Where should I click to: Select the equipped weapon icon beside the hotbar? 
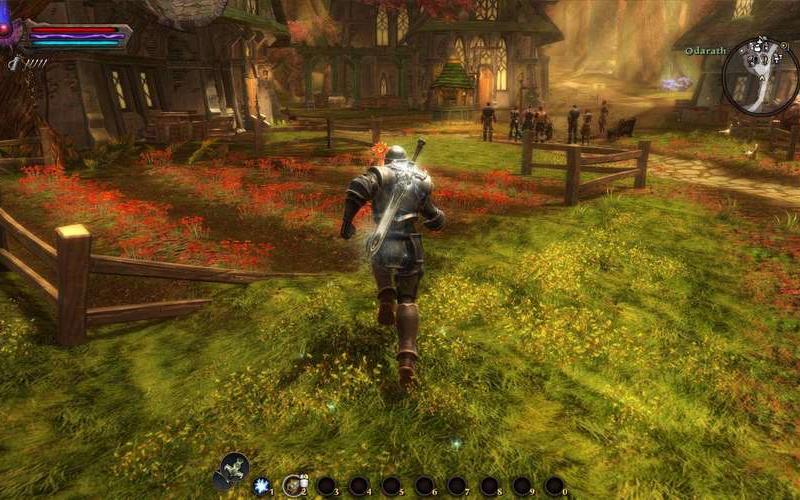pyautogui.click(x=234, y=468)
